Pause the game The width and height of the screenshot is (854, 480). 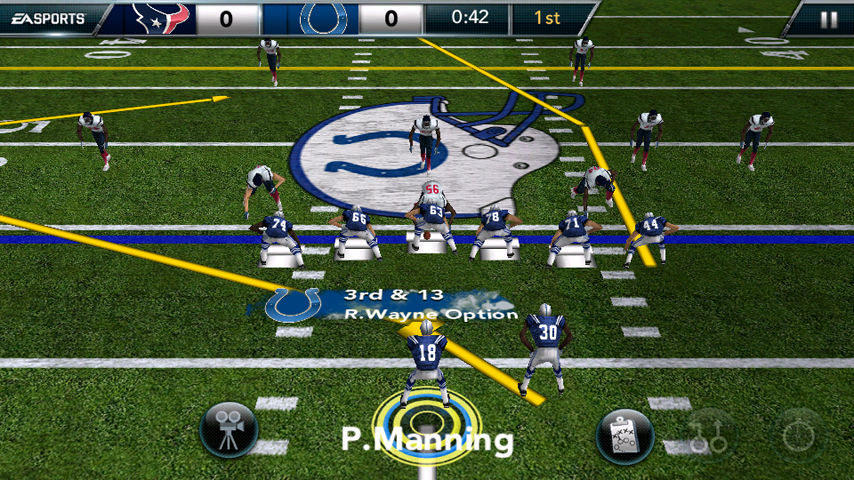tap(828, 19)
